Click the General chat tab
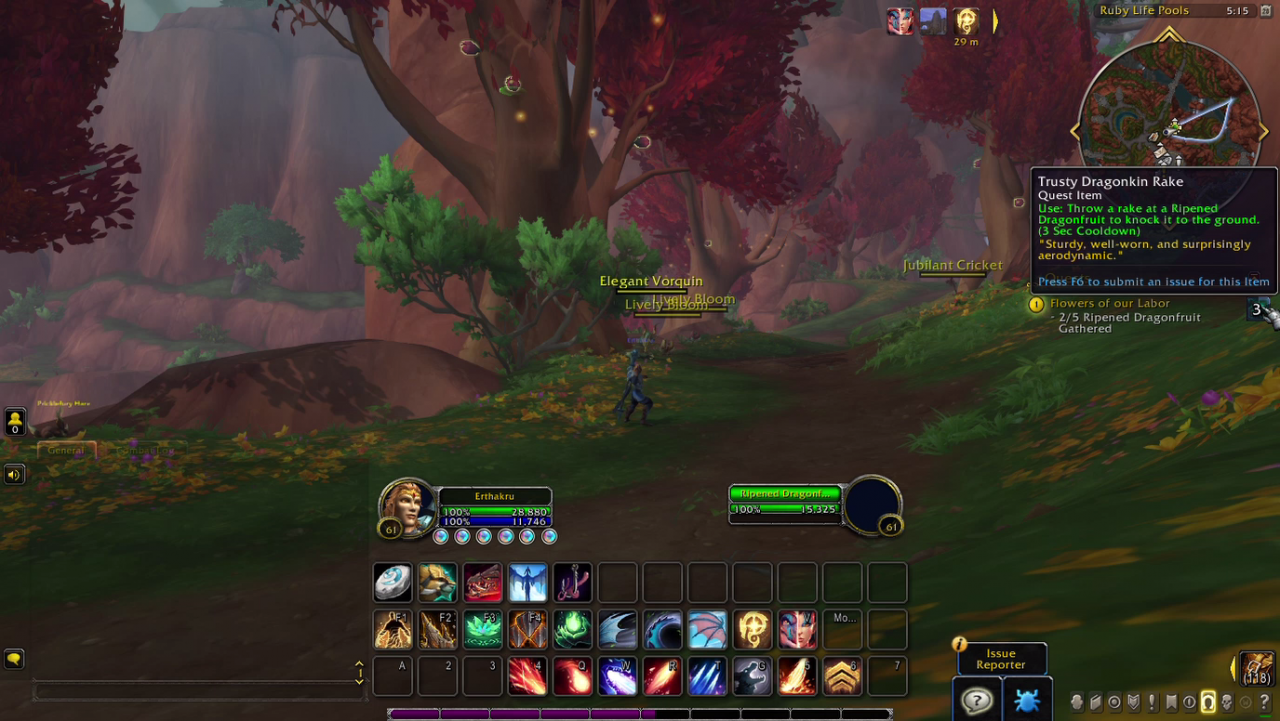The image size is (1280, 721). point(66,450)
